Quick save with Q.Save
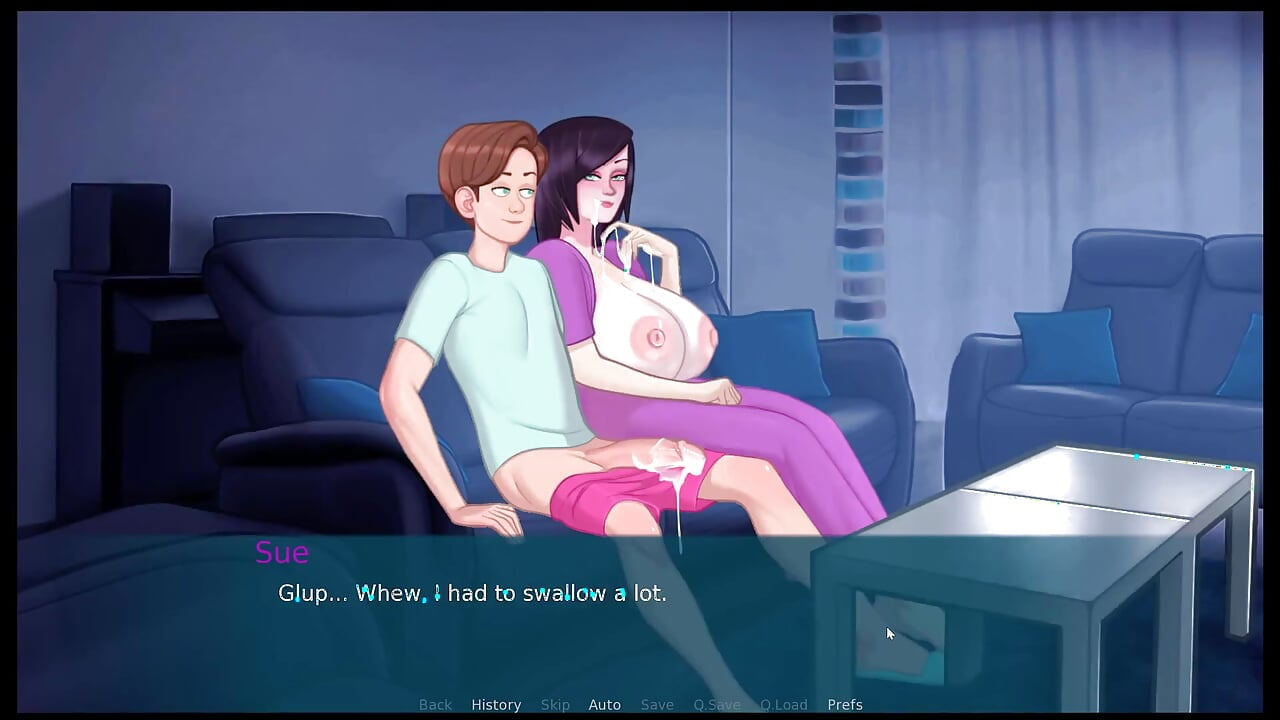Screen dimensions: 1280x720 (x=717, y=705)
